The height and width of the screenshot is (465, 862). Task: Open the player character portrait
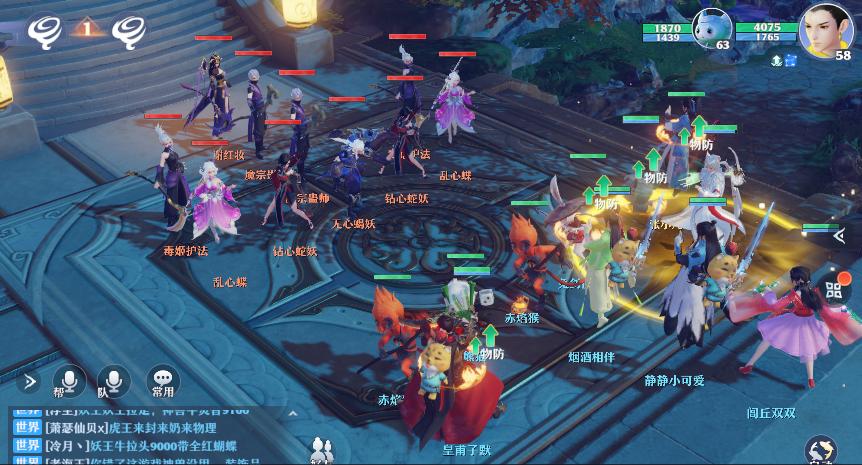(826, 28)
